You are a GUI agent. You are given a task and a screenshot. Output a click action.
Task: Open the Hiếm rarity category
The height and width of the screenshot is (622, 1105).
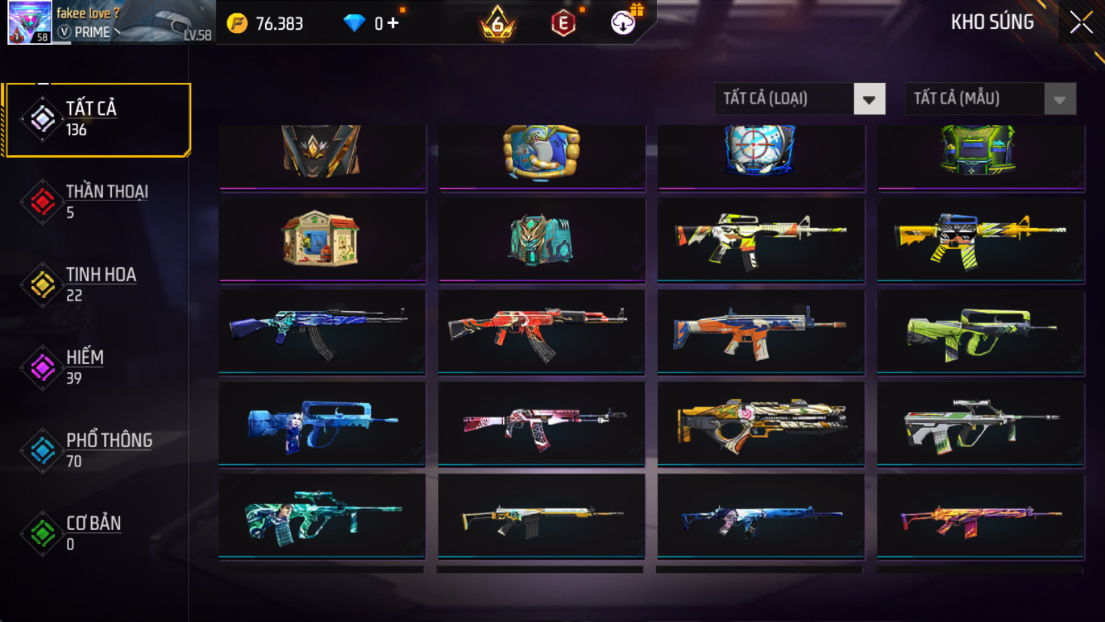point(97,368)
